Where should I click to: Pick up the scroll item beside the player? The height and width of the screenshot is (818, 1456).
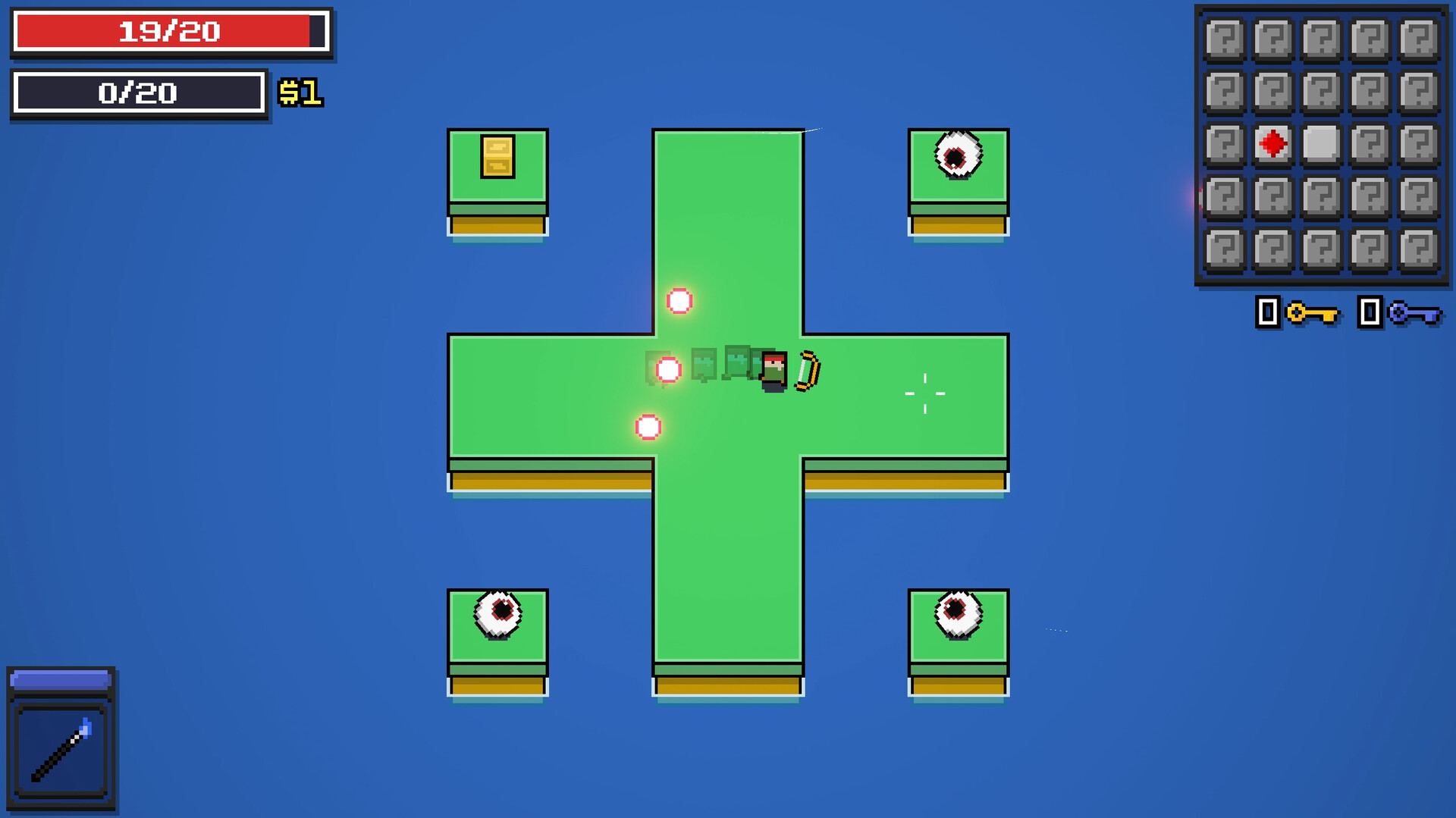coord(806,371)
